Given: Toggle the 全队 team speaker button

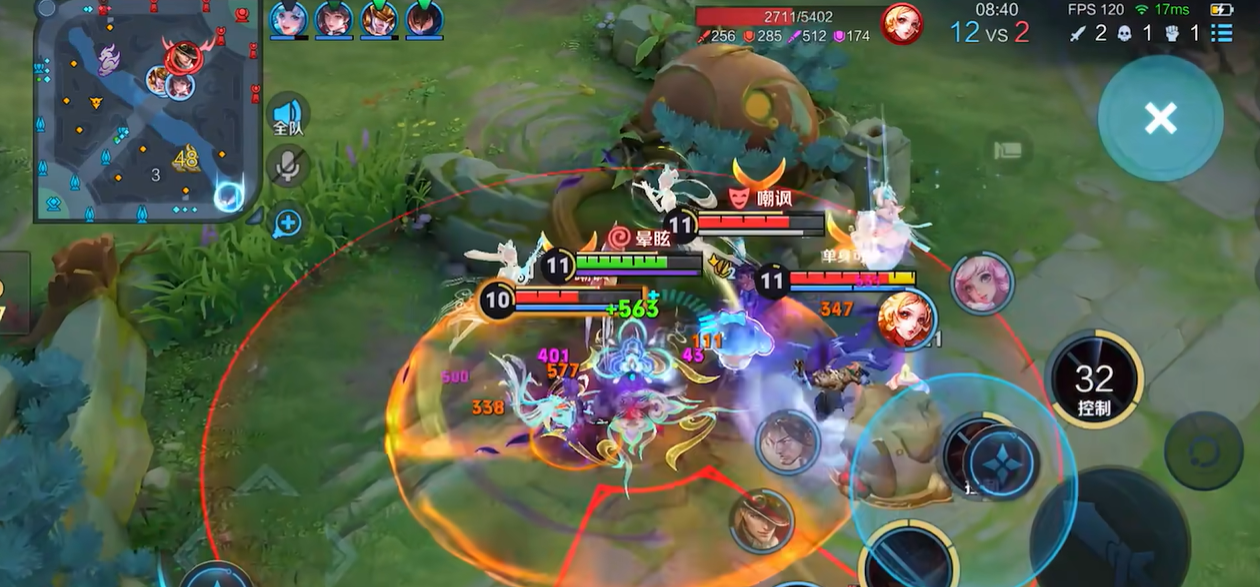Looking at the screenshot, I should tap(288, 116).
